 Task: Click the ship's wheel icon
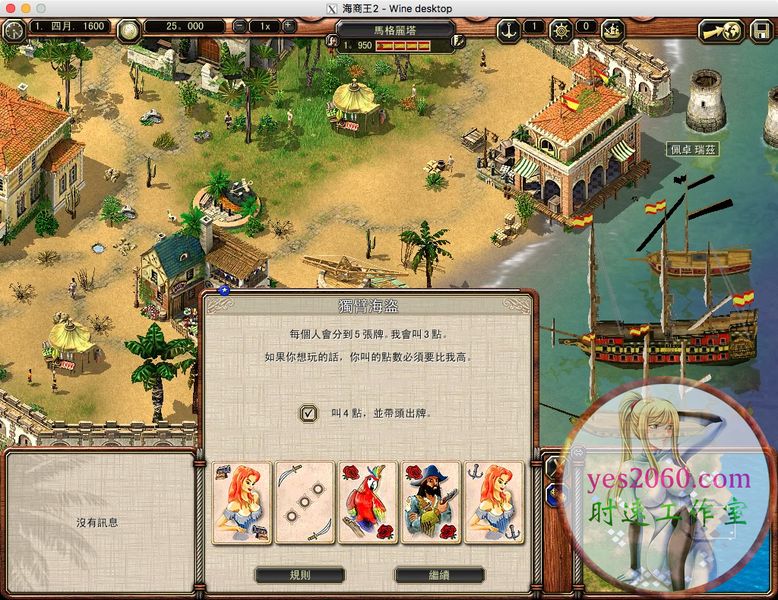click(x=561, y=28)
